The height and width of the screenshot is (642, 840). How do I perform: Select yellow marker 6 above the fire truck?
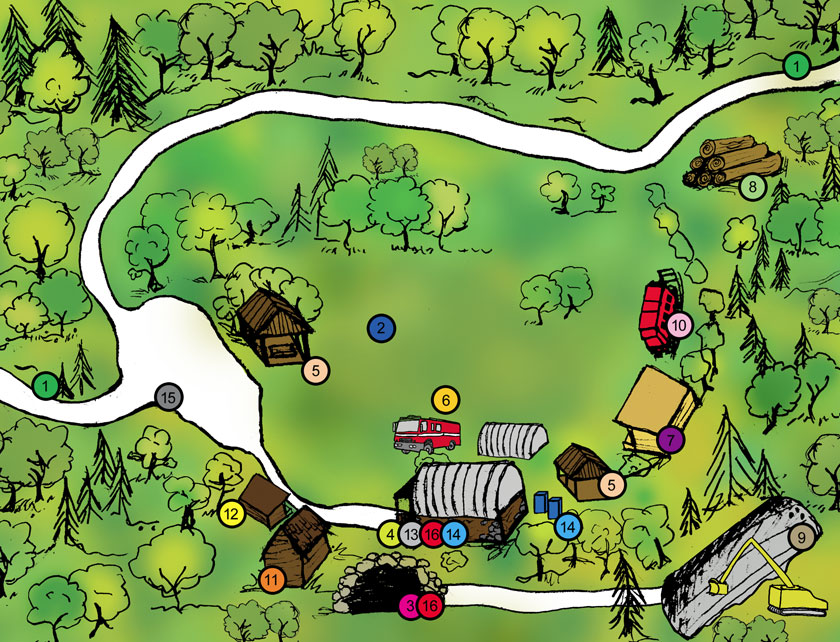[446, 399]
